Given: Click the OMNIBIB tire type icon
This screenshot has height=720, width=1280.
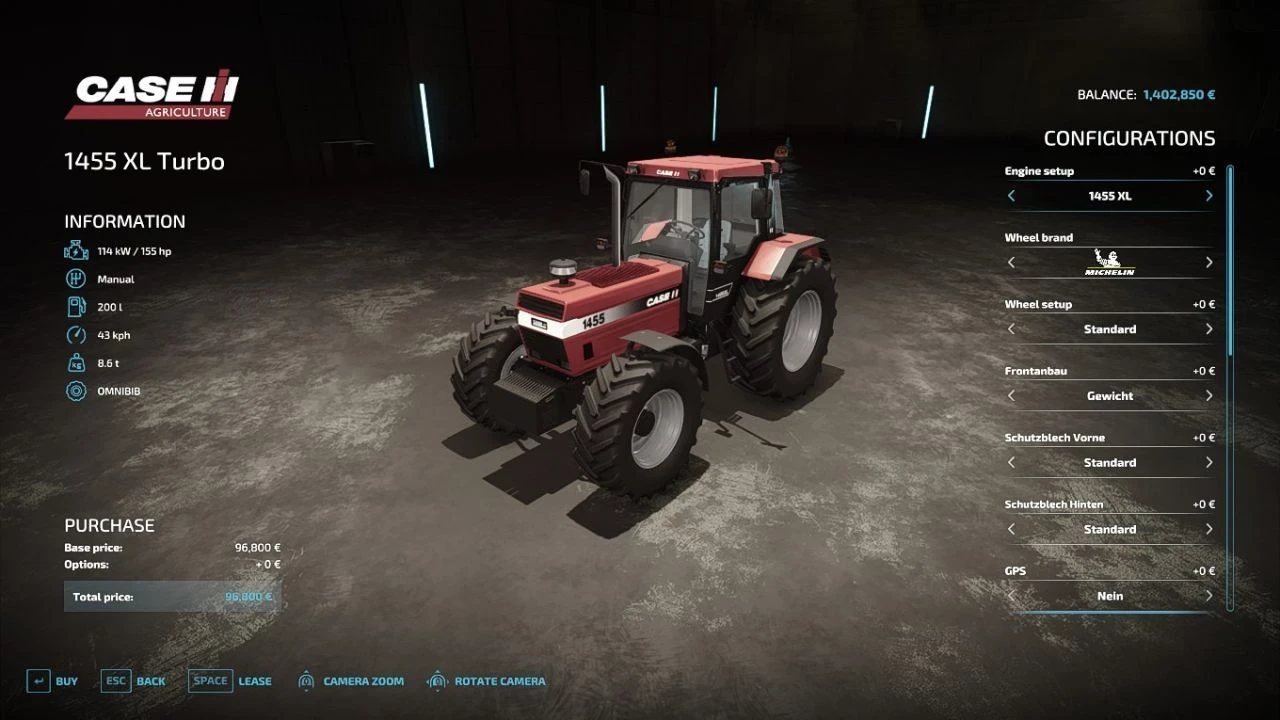Looking at the screenshot, I should click(x=75, y=391).
